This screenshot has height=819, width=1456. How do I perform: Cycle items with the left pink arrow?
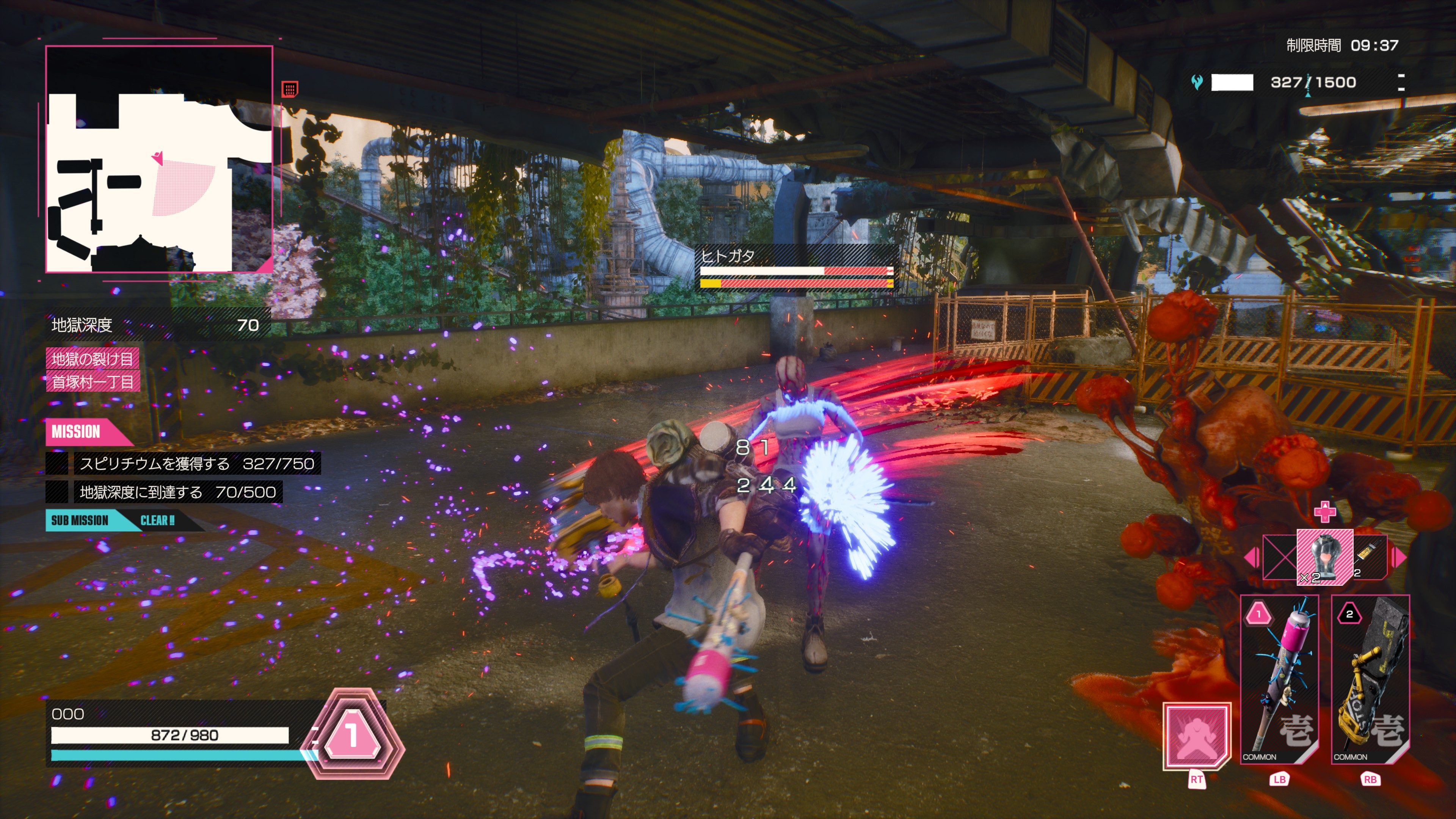[1251, 557]
